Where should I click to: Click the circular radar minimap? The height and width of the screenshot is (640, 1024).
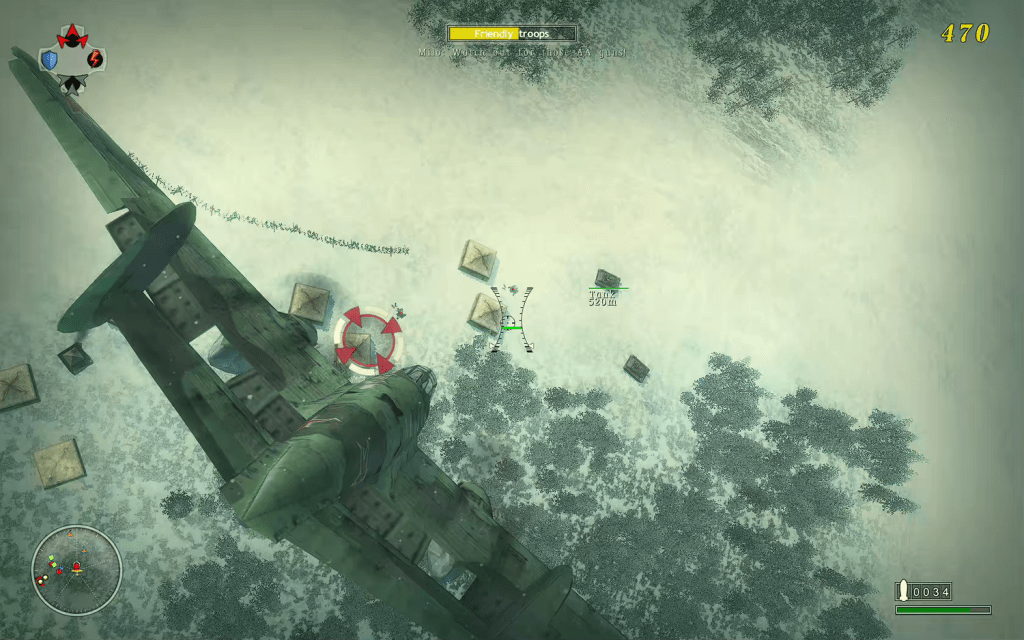tap(76, 570)
